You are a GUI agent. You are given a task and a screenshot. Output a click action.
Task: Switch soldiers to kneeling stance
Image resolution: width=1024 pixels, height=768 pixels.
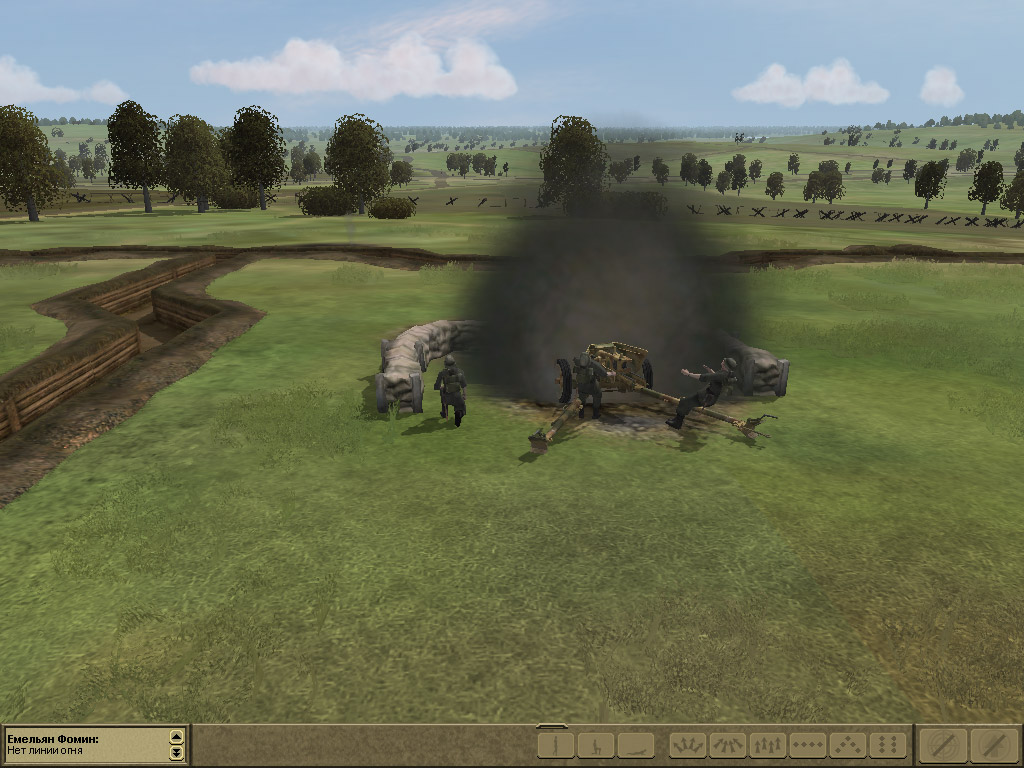[x=595, y=745]
